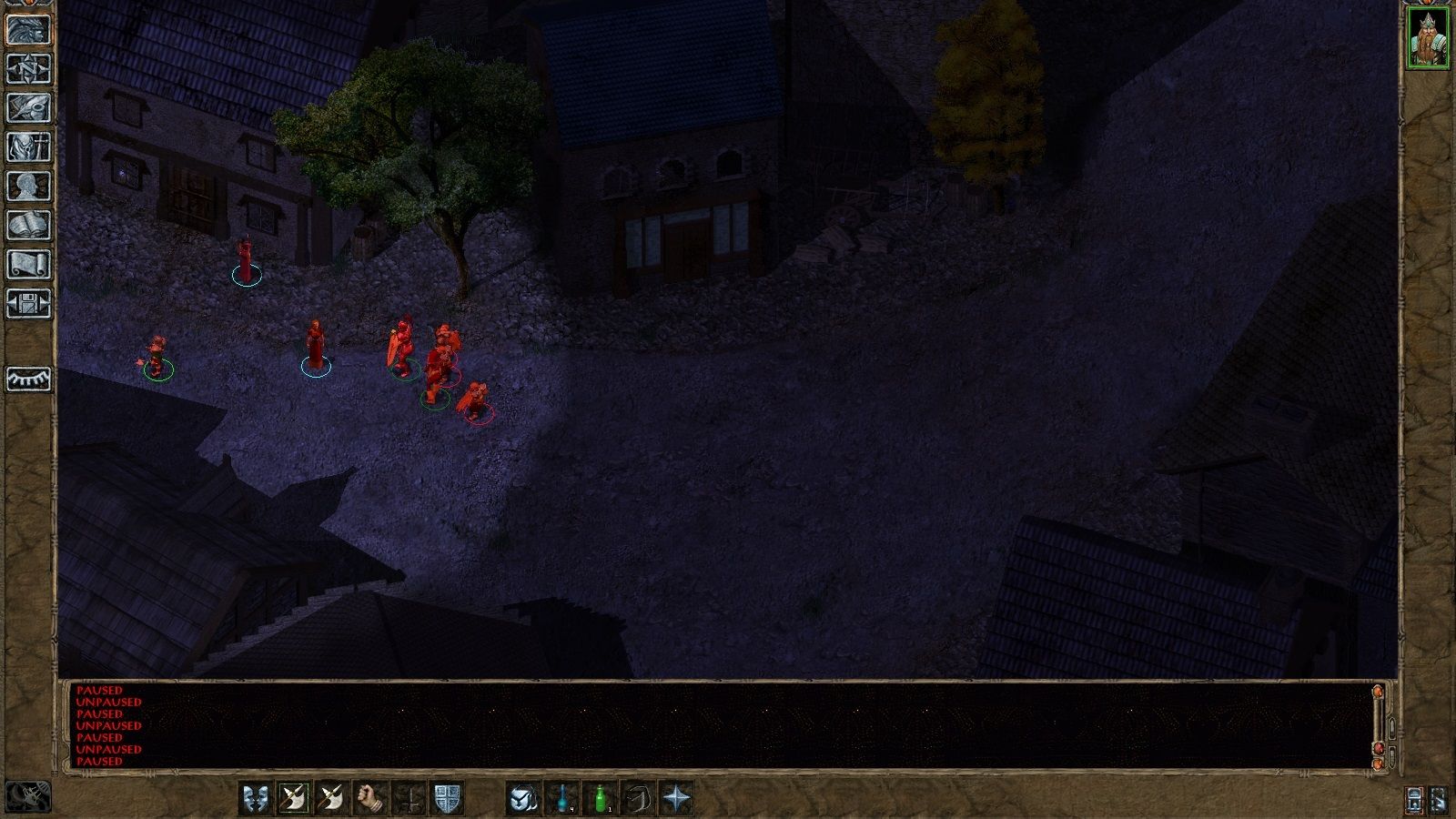Return to the game view via top sidebar icon
The height and width of the screenshot is (819, 1456).
point(27,32)
